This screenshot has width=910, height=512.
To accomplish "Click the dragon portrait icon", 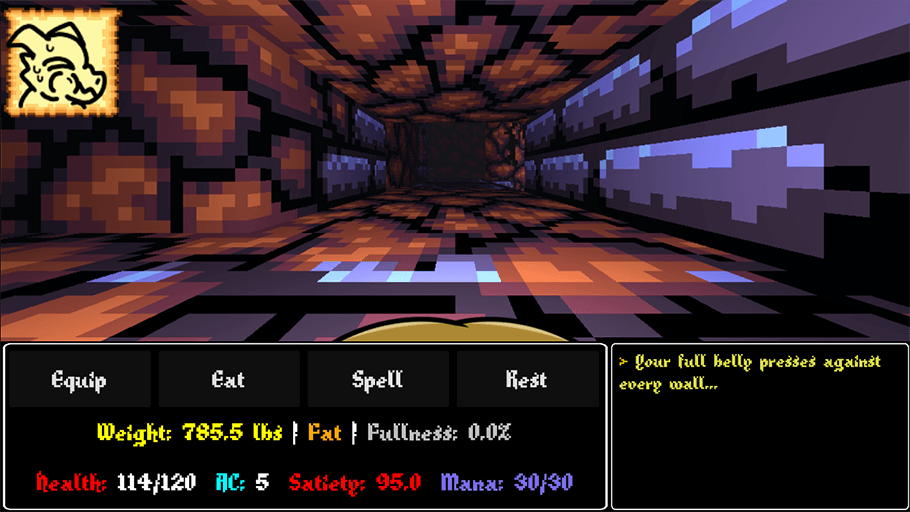I will point(62,62).
